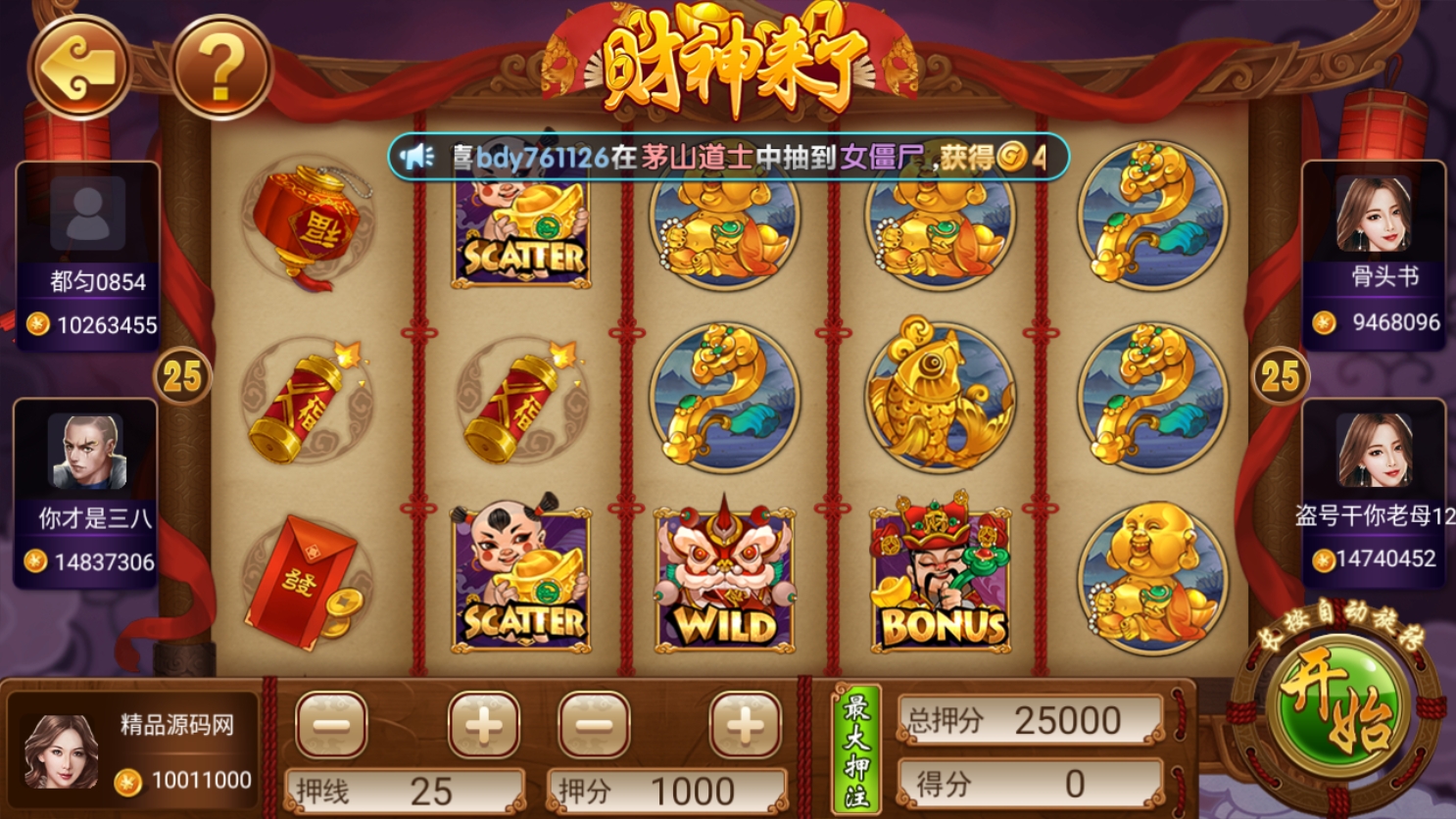View player 骨头书's profile
Viewport: 1456px width, 819px height.
pos(1373,215)
